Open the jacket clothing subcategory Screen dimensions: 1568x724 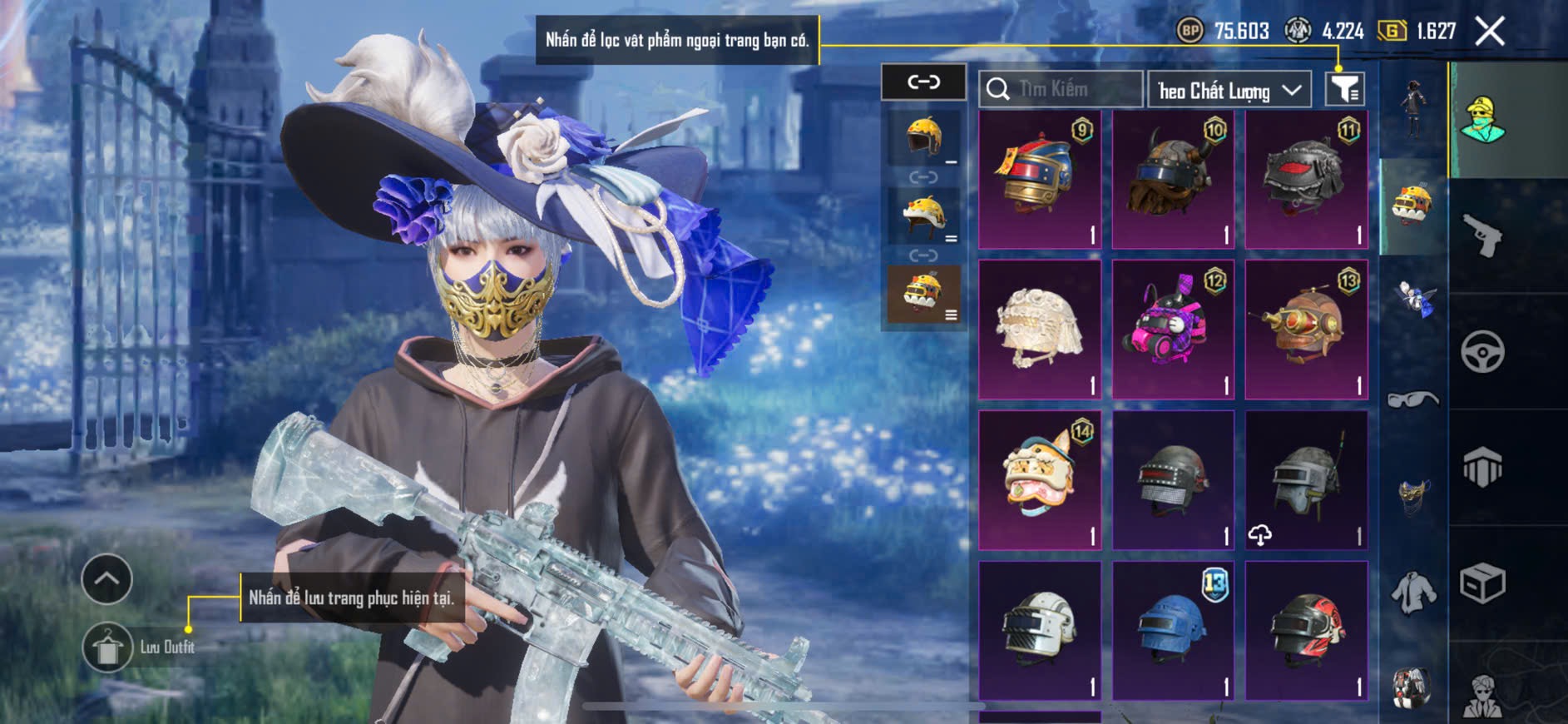pyautogui.click(x=1413, y=593)
